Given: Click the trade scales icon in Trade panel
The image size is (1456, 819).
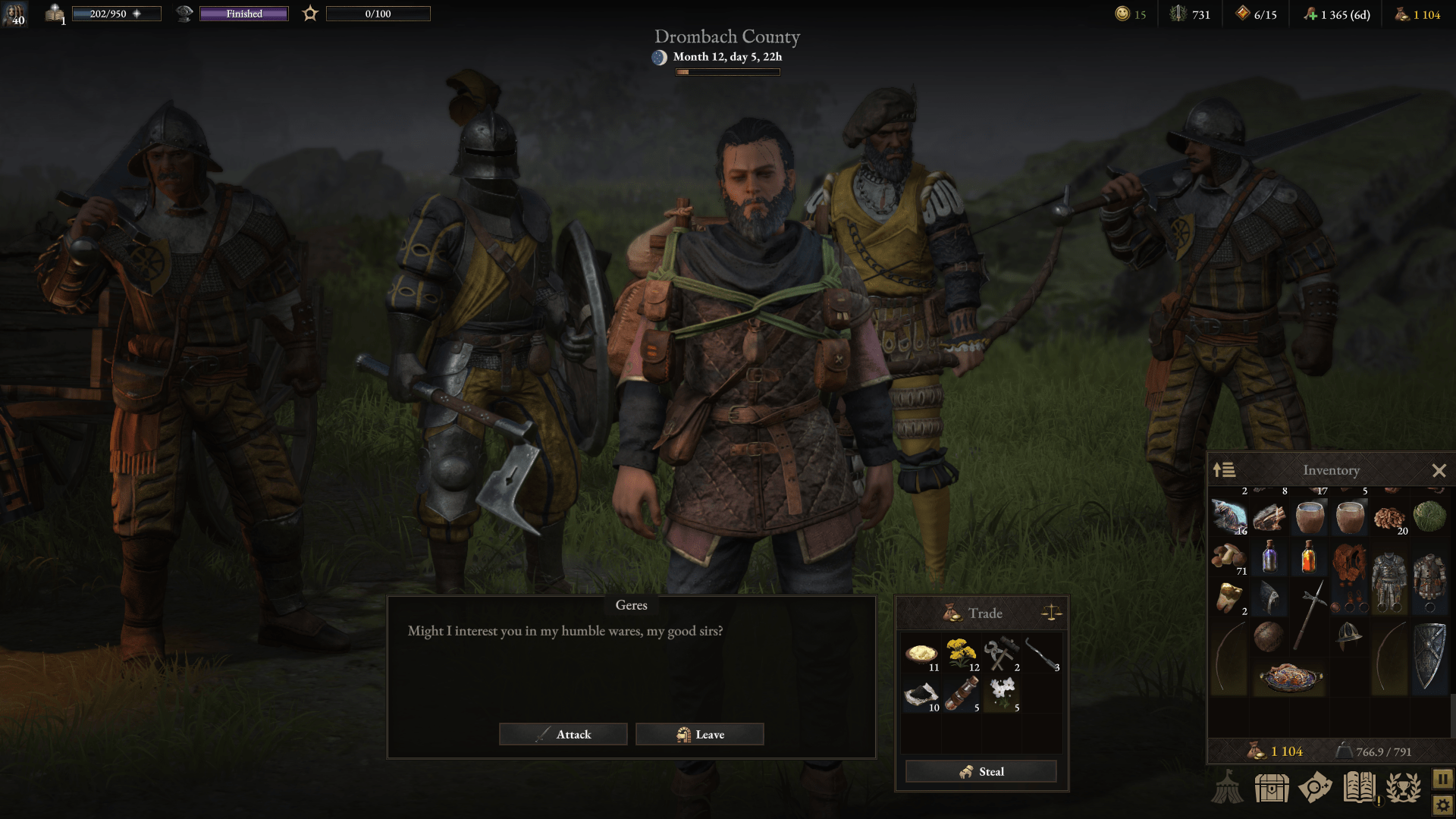Looking at the screenshot, I should 1050,613.
